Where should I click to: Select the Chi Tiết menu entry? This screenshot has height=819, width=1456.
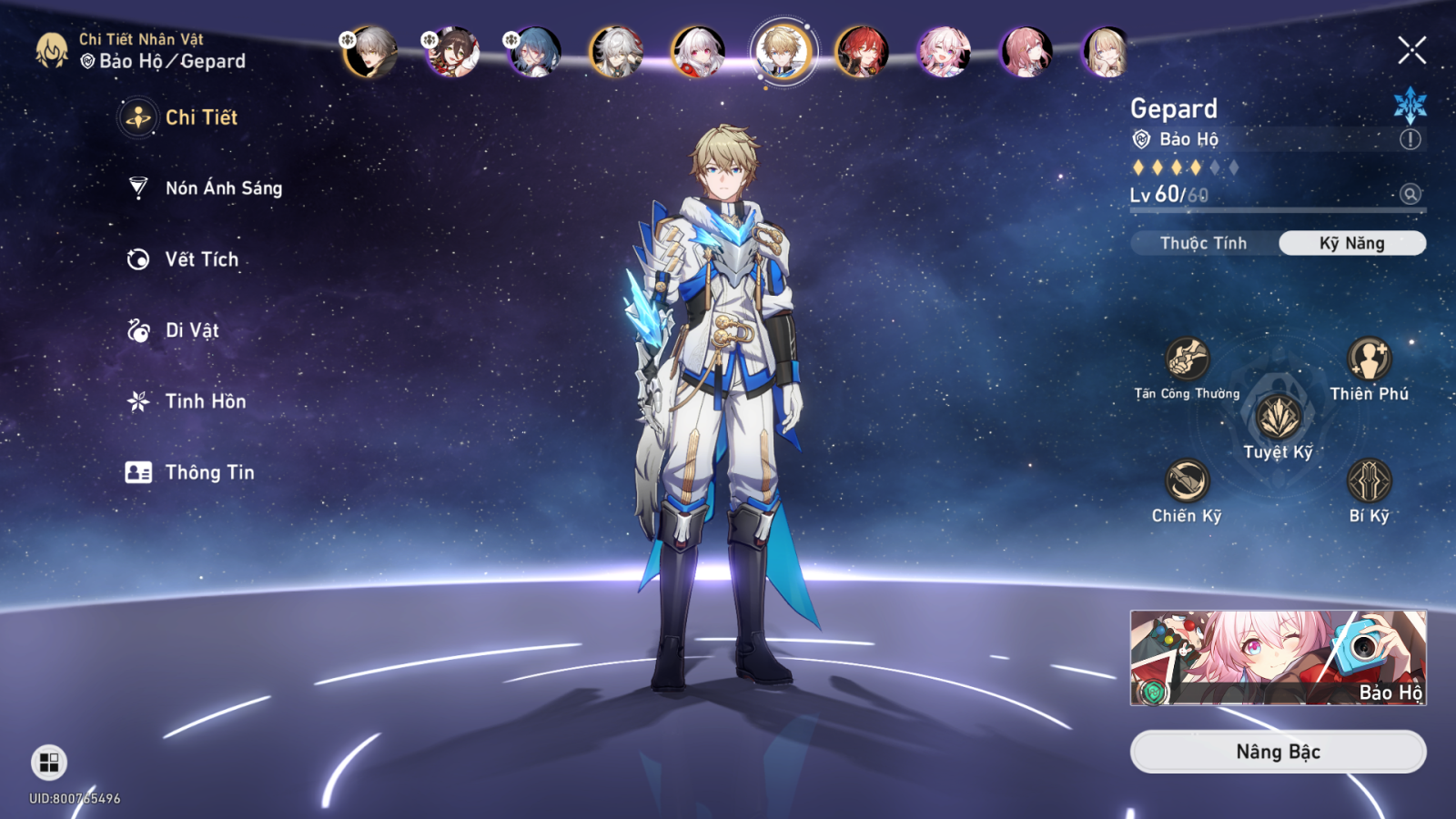click(200, 117)
